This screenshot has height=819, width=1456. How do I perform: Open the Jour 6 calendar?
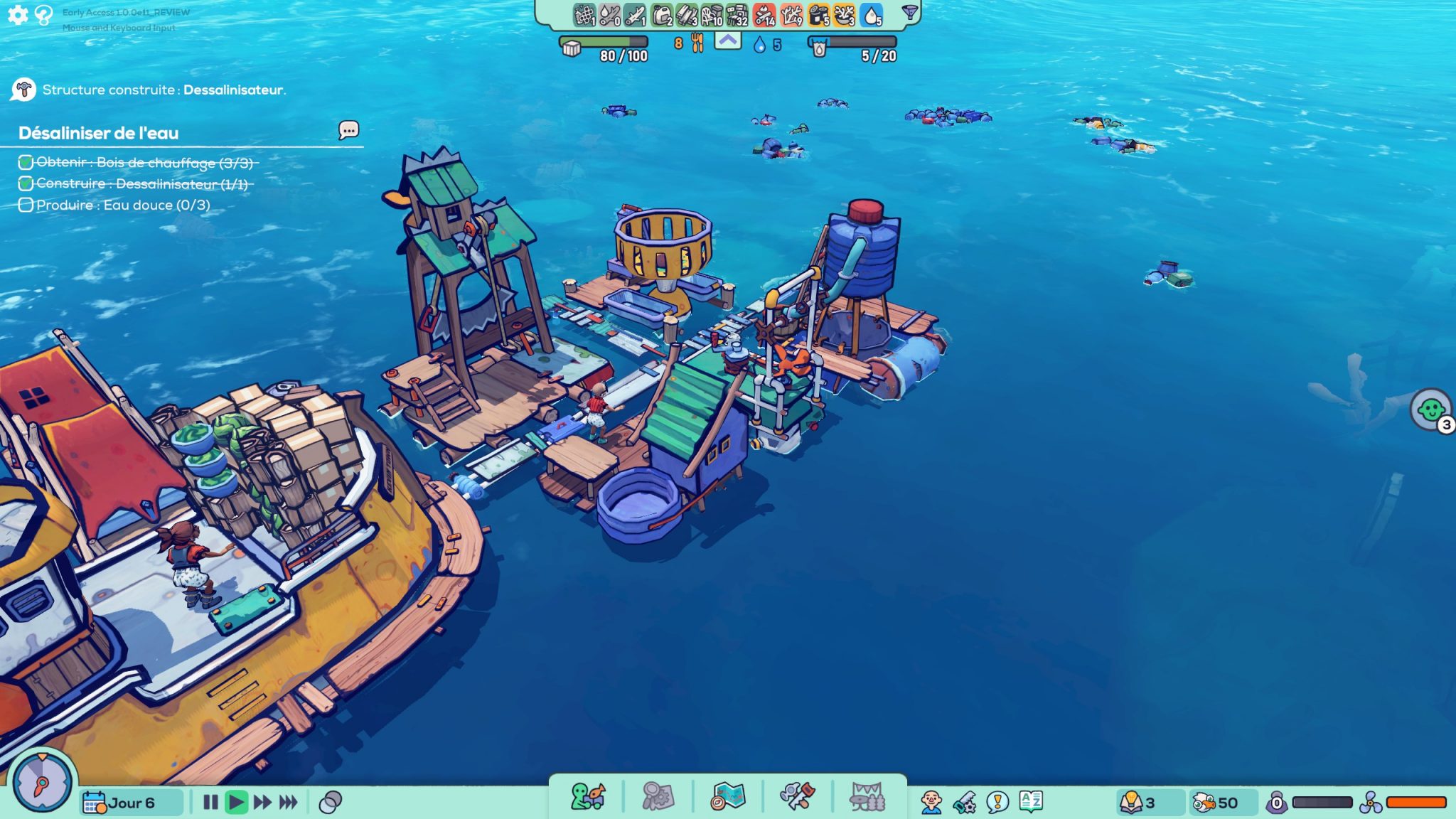[x=119, y=803]
